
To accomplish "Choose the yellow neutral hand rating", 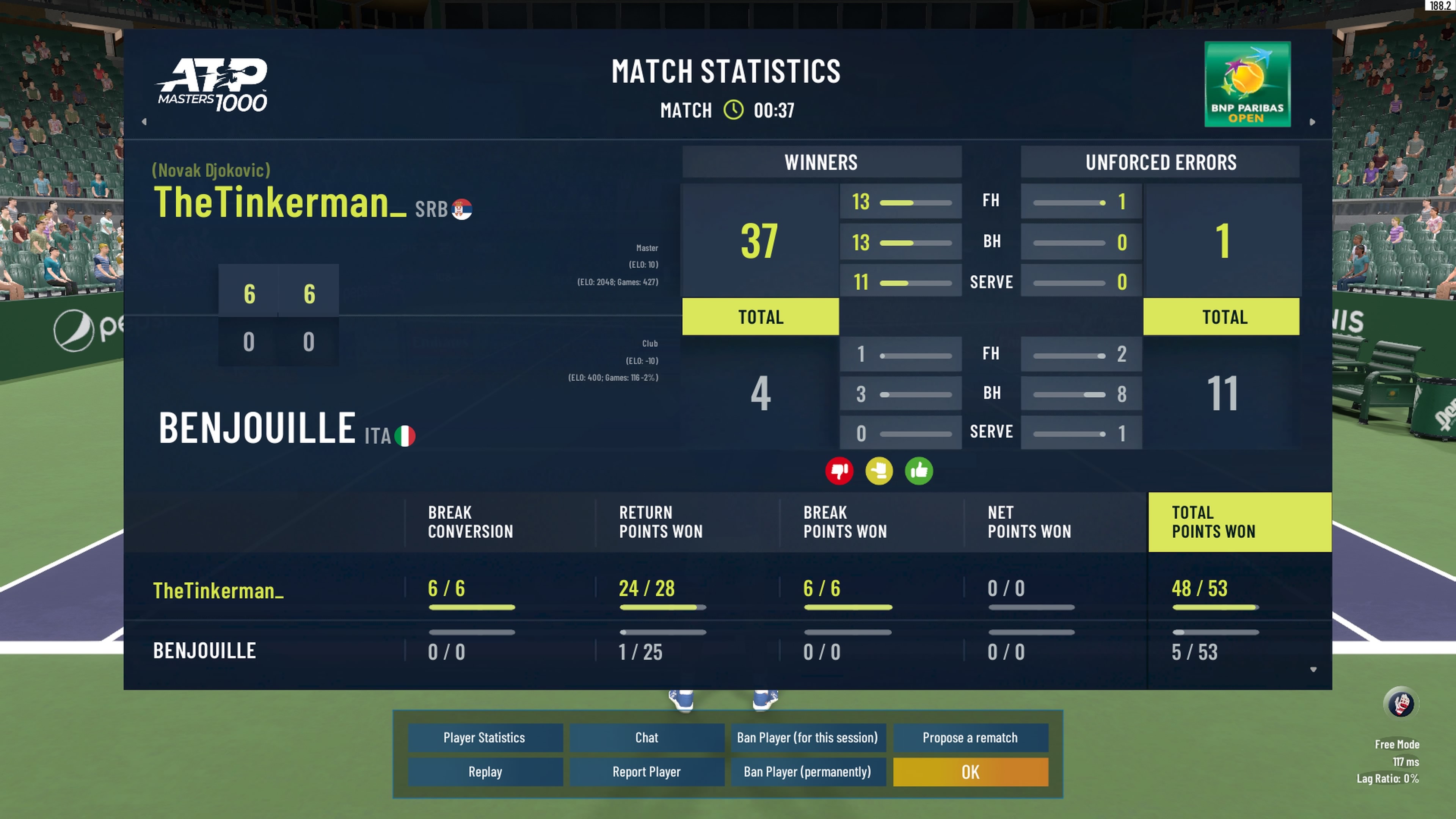I will click(879, 471).
